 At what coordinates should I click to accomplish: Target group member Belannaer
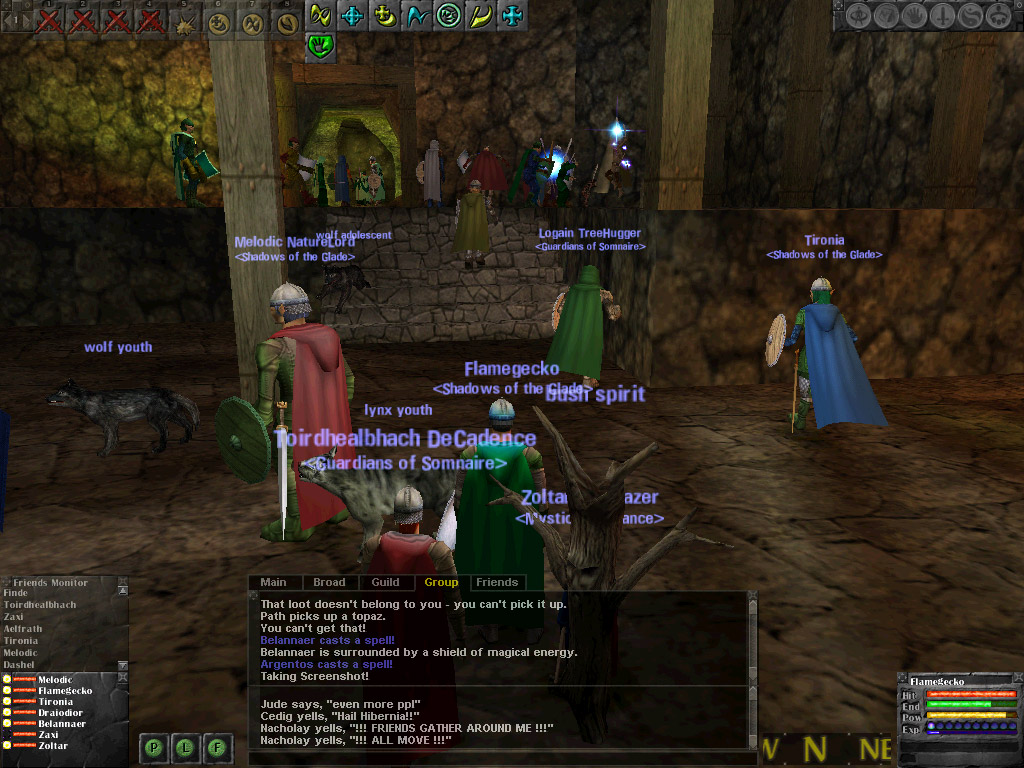click(61, 724)
